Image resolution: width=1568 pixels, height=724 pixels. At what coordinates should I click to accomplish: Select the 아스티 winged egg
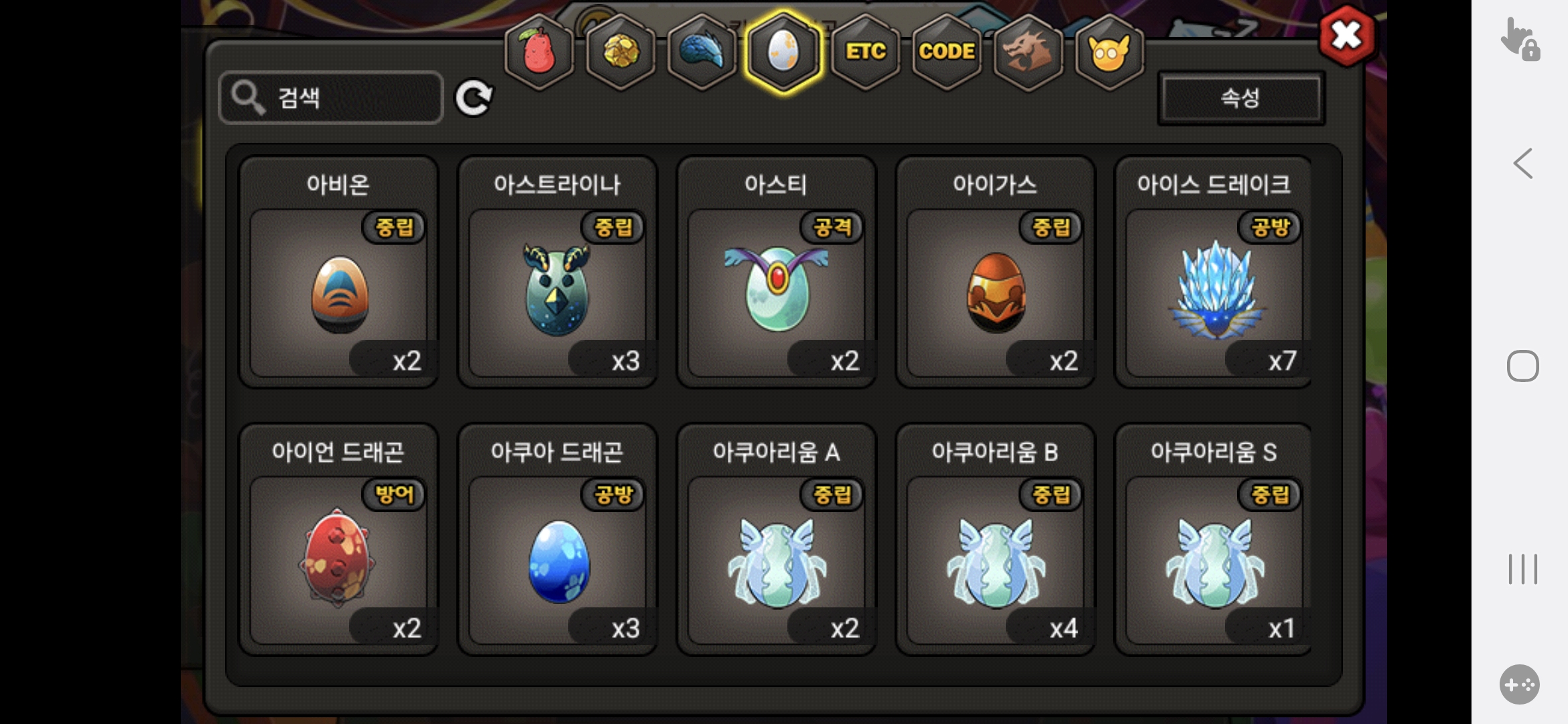[777, 293]
